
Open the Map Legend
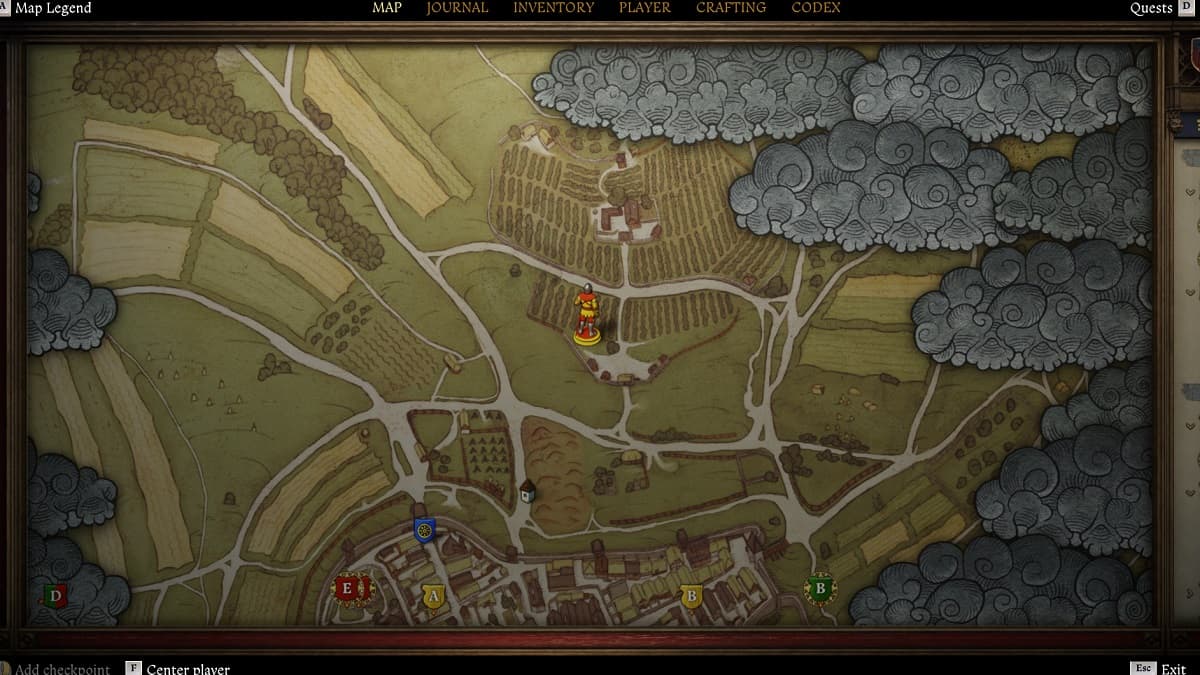pos(52,9)
